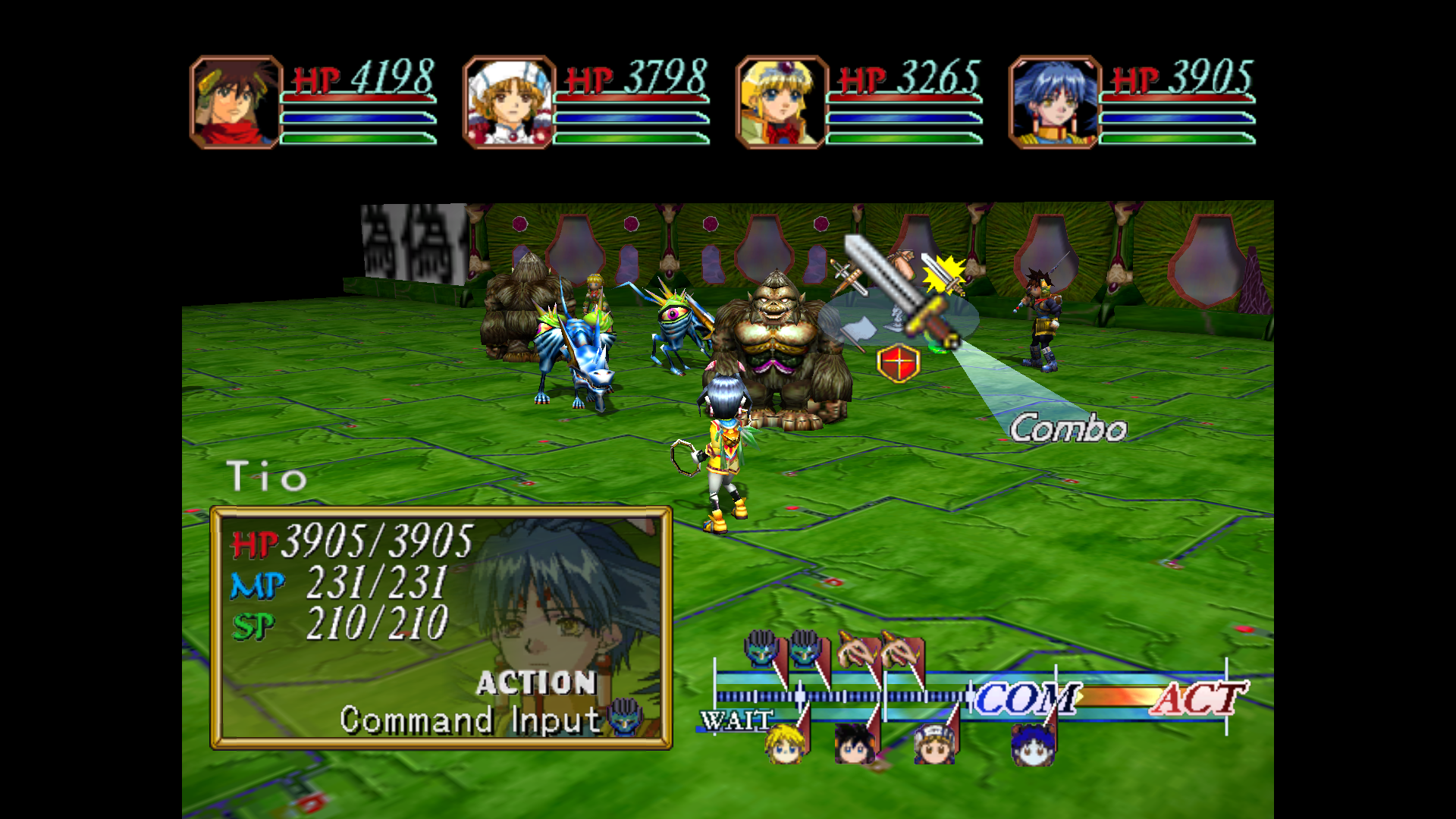This screenshot has width=1456, height=819.
Task: Choose the small crossed sword and scabbard icon
Action: click(849, 278)
